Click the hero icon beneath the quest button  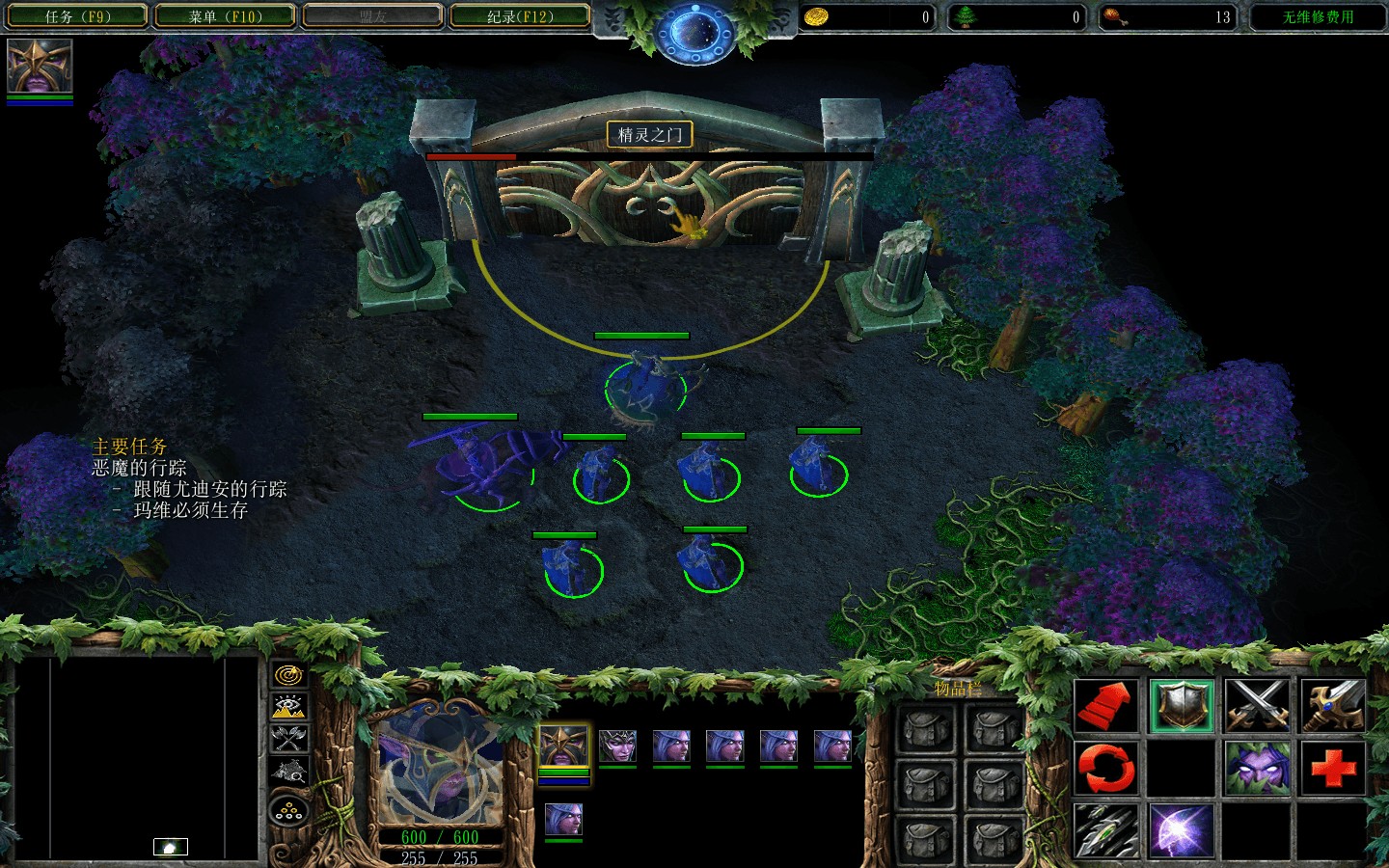coord(40,67)
